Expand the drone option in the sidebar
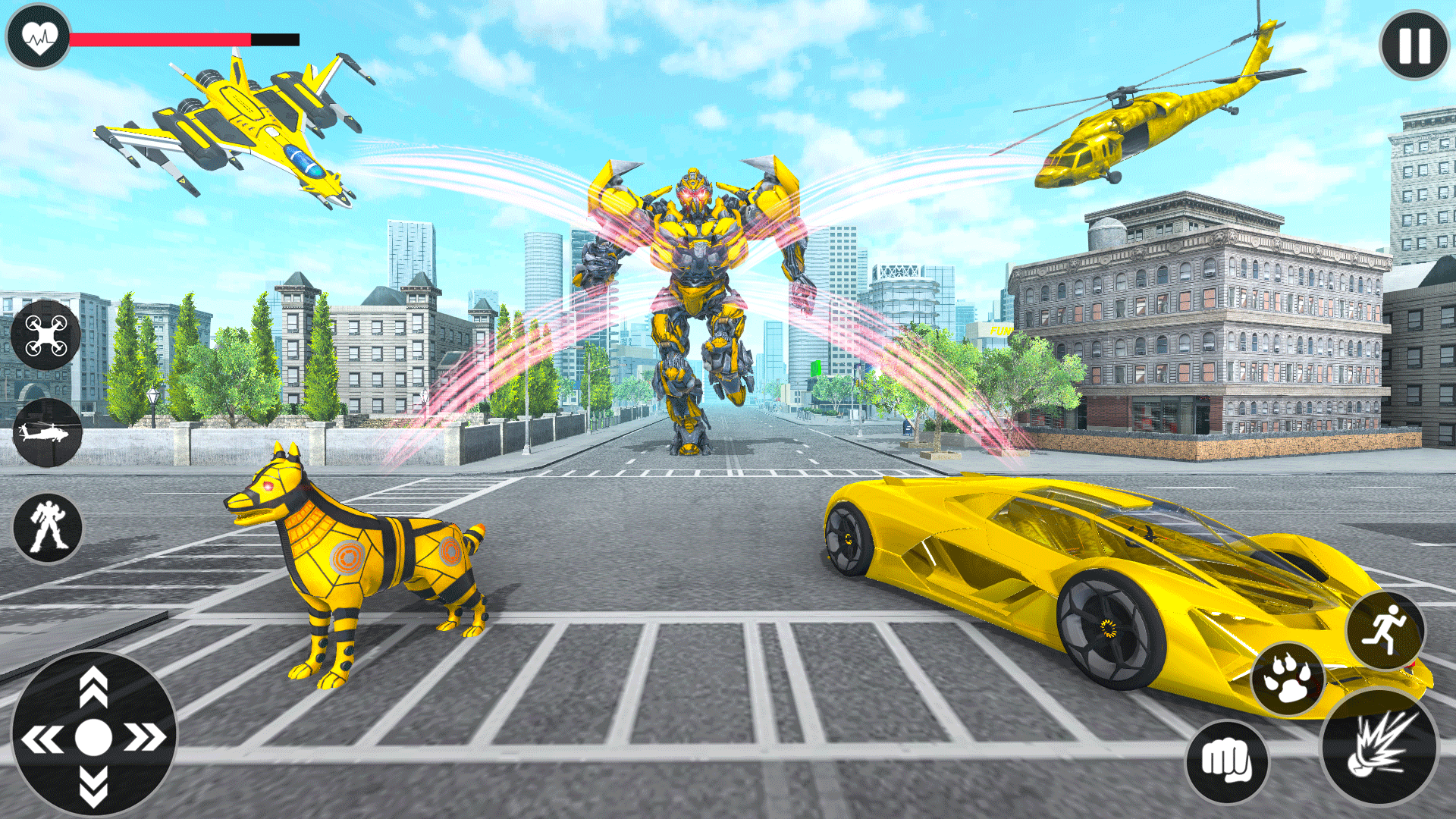Viewport: 1456px width, 819px height. coord(45,334)
